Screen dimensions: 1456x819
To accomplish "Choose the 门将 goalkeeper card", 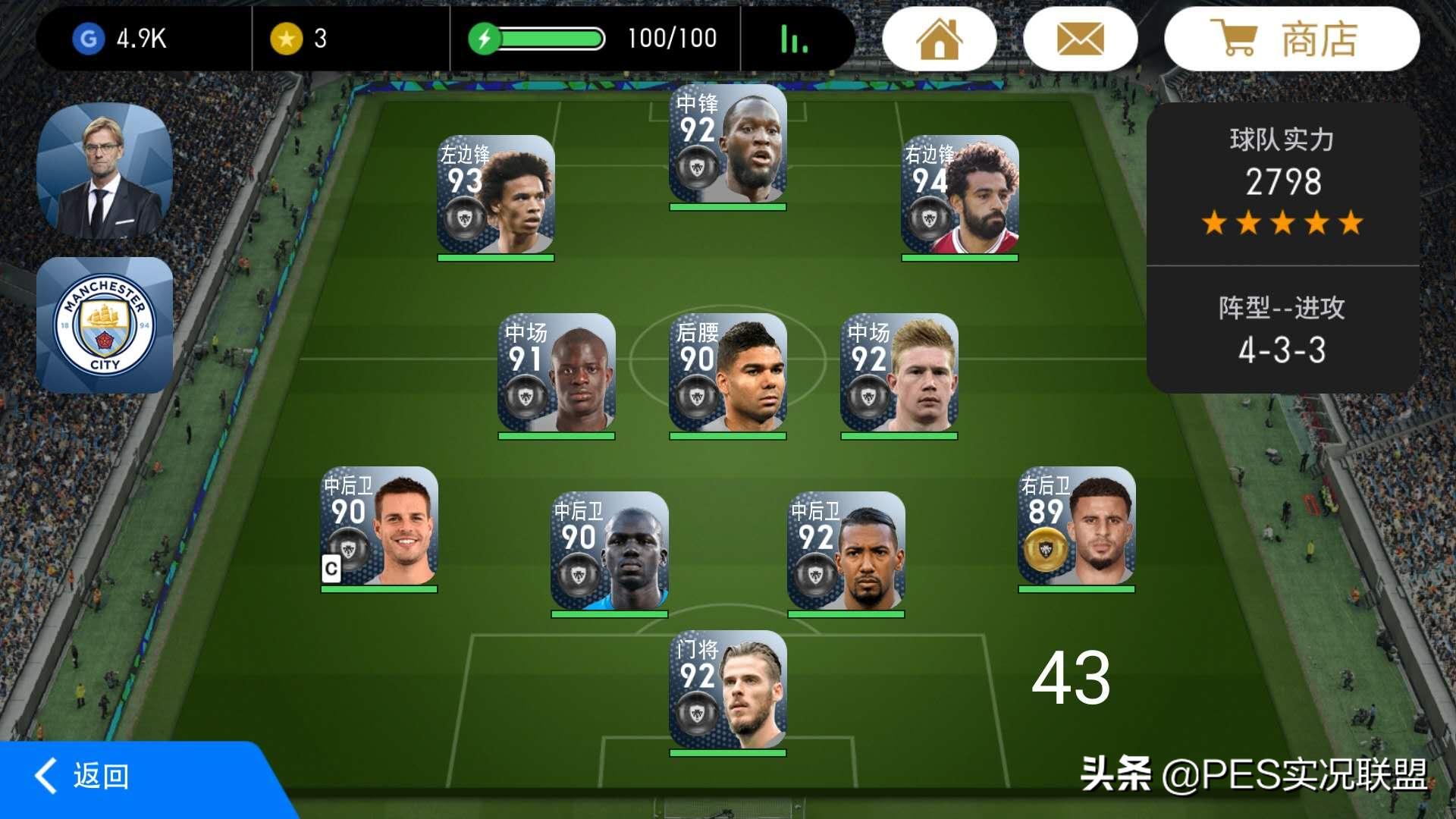I will (728, 691).
